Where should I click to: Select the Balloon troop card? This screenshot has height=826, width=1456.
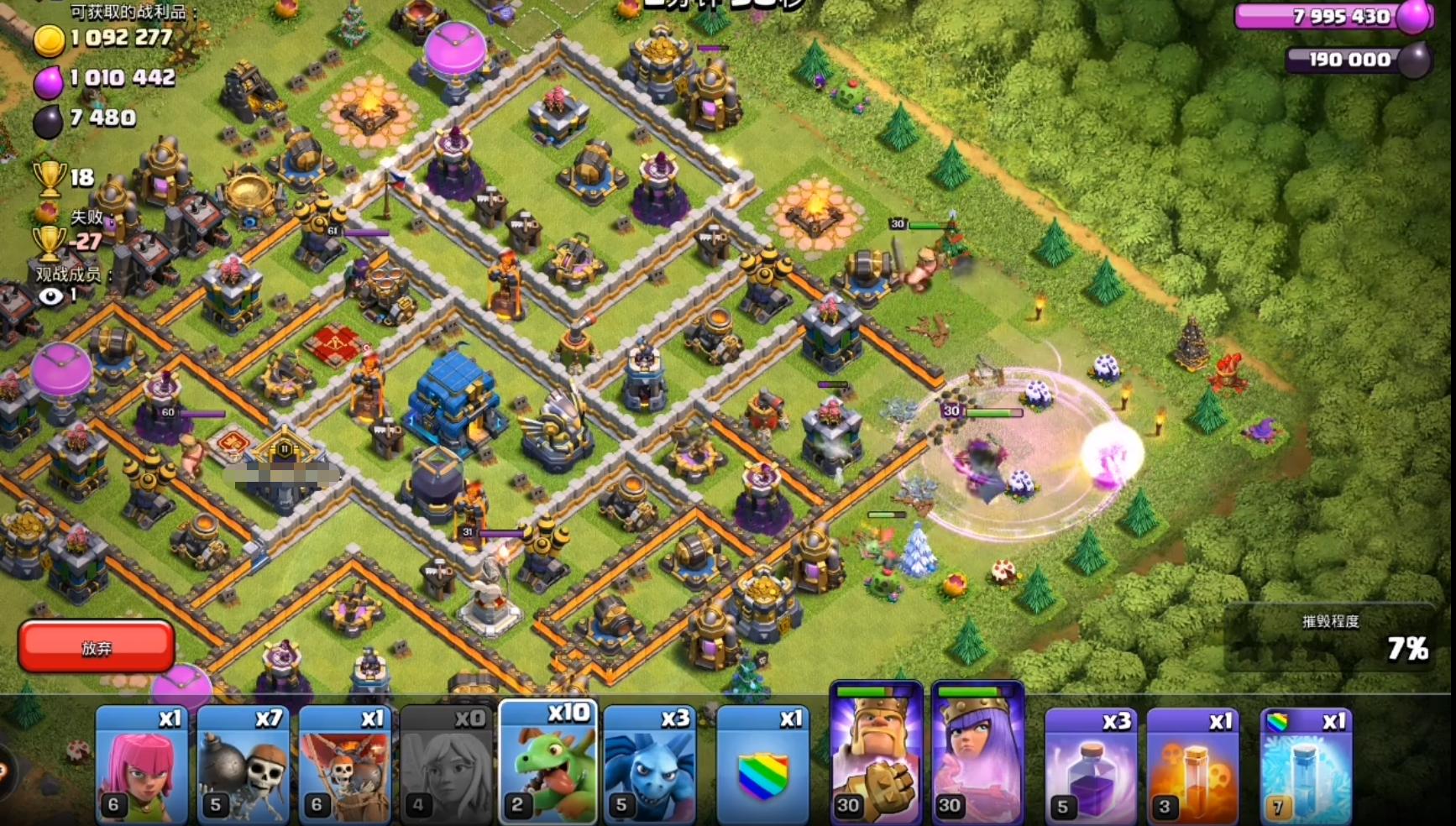tap(345, 766)
